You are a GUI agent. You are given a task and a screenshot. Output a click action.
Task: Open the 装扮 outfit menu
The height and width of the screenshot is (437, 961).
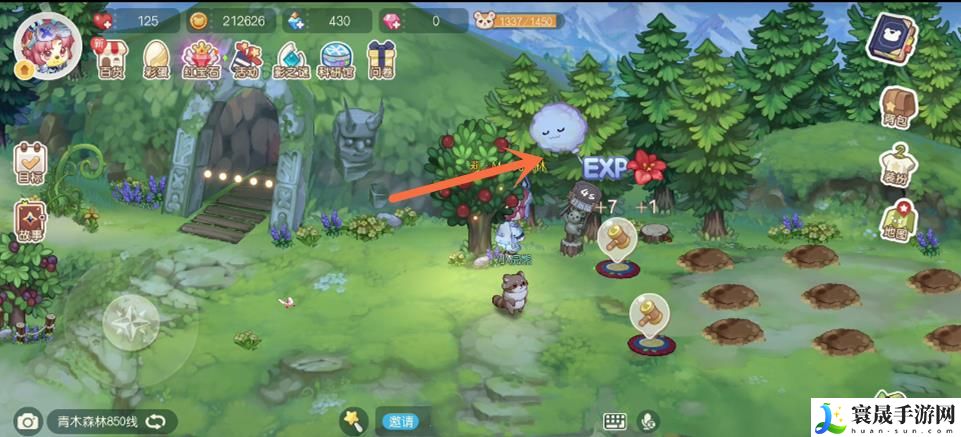[x=896, y=164]
